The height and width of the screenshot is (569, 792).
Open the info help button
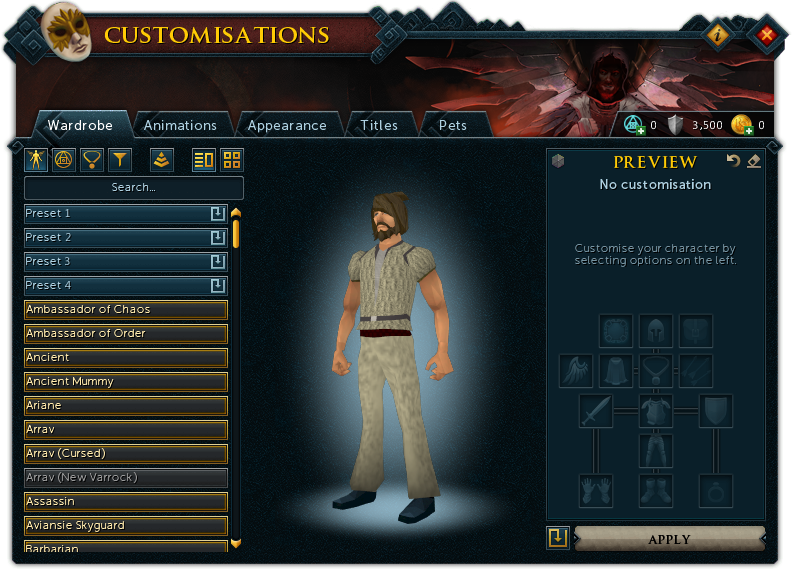click(x=718, y=35)
